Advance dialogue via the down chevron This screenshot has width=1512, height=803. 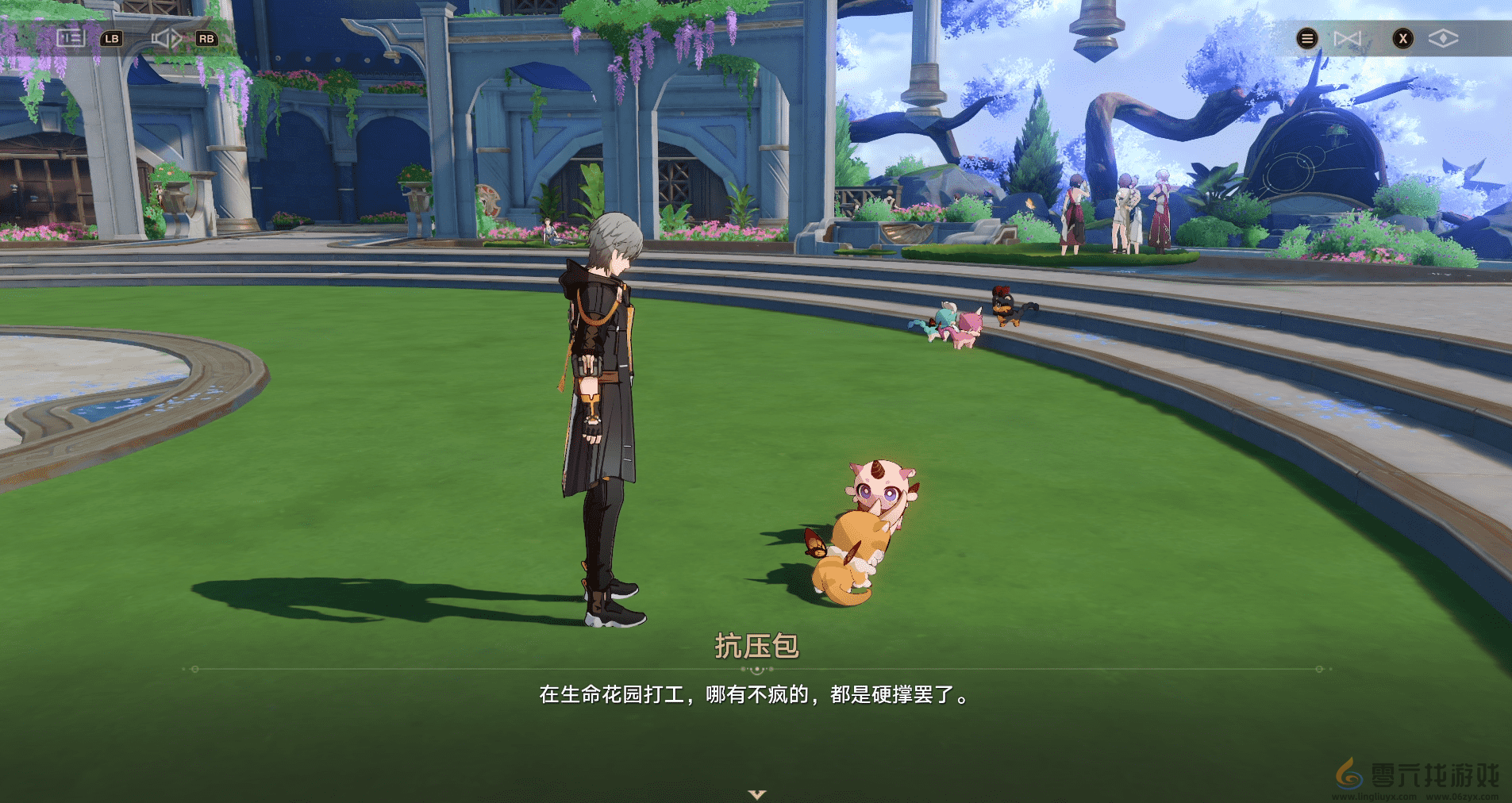coord(756,793)
